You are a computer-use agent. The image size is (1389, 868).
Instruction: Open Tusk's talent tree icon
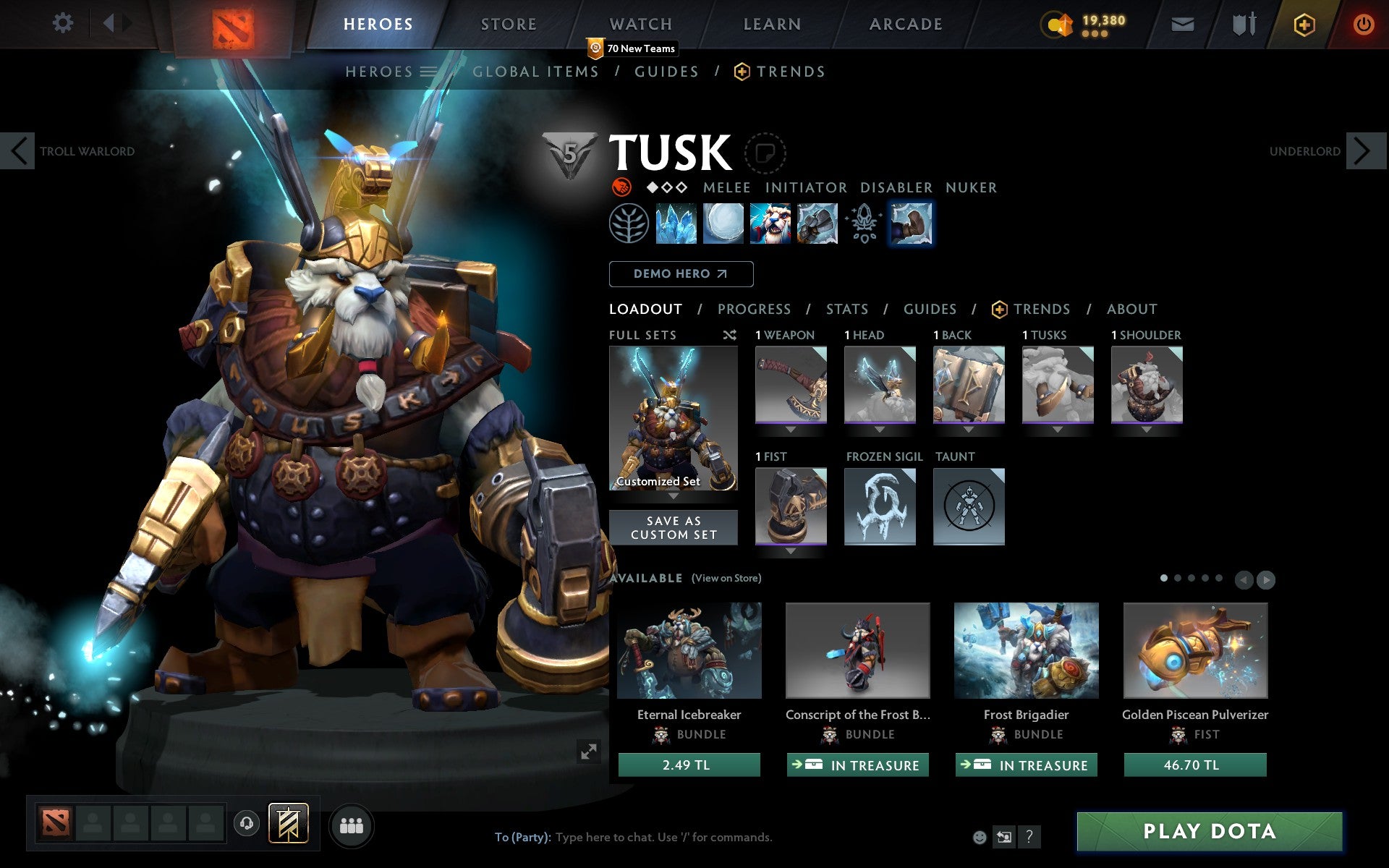tap(632, 224)
